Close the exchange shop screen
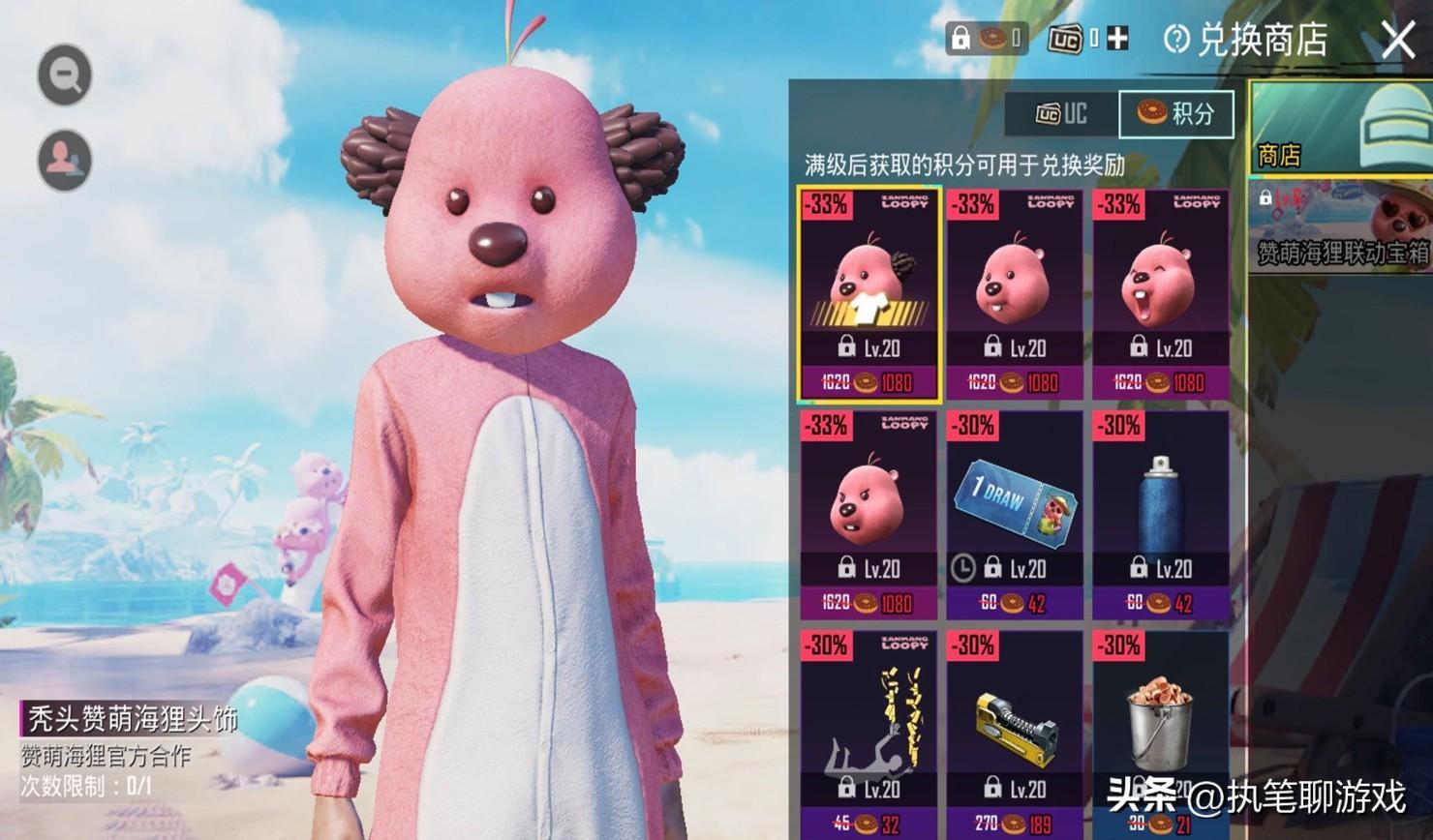This screenshot has height=840, width=1433. pos(1397,41)
